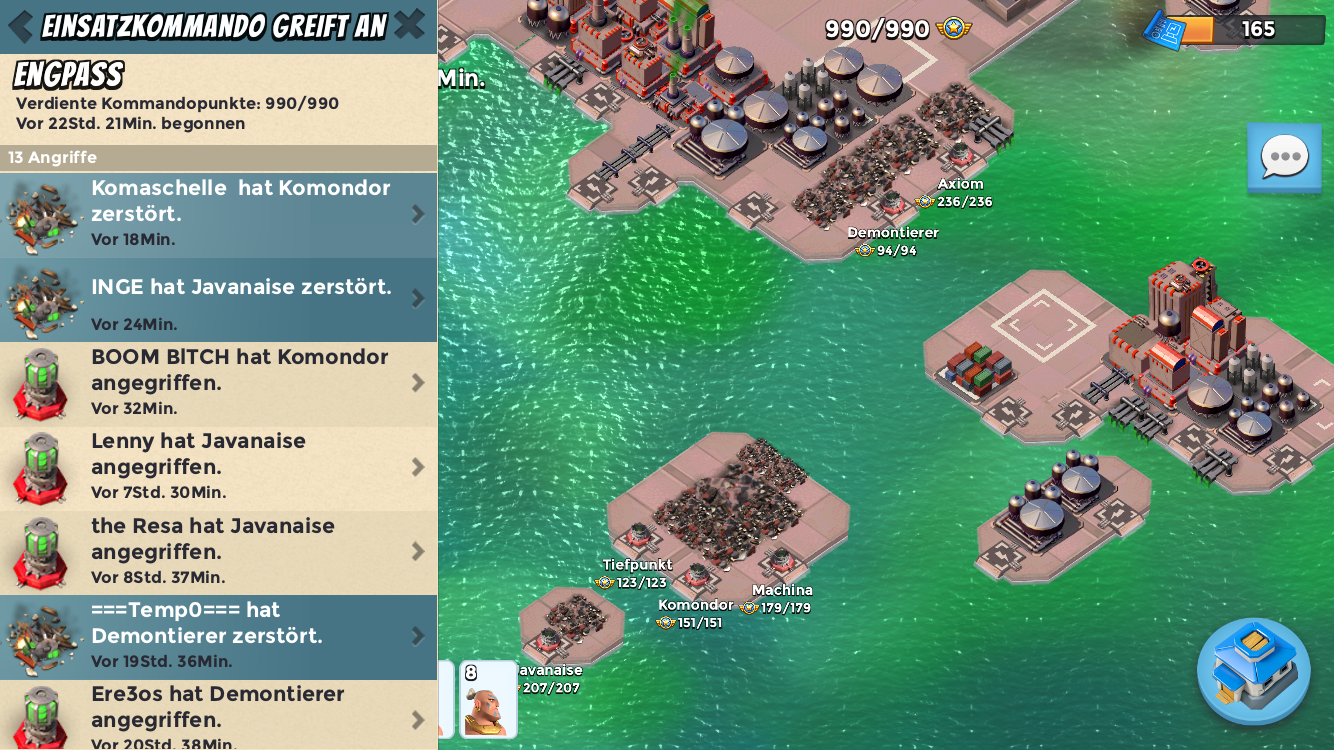
Task: Return to home base via building button
Action: (x=1253, y=671)
